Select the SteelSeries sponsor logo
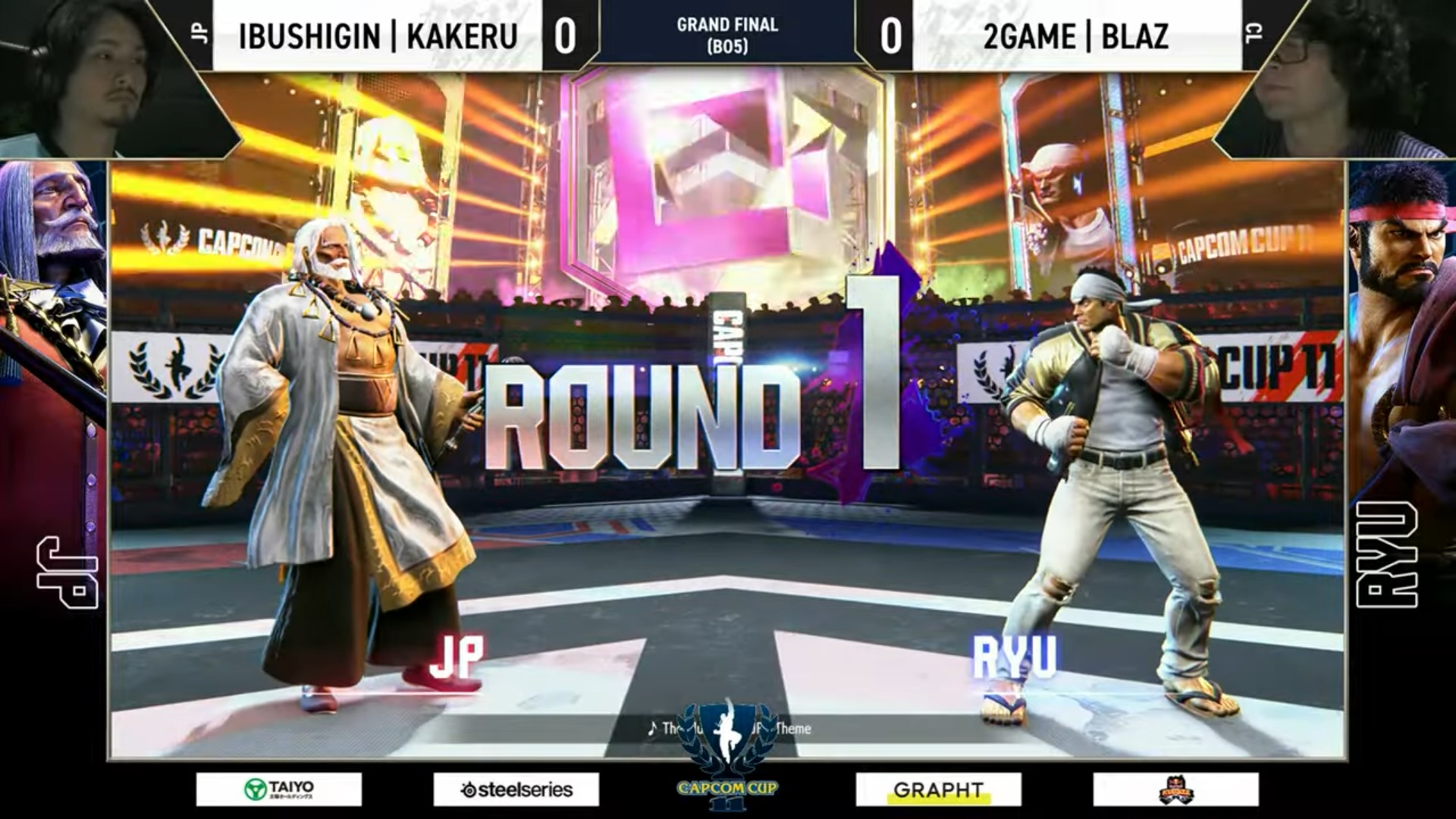The height and width of the screenshot is (819, 1456). click(x=516, y=788)
